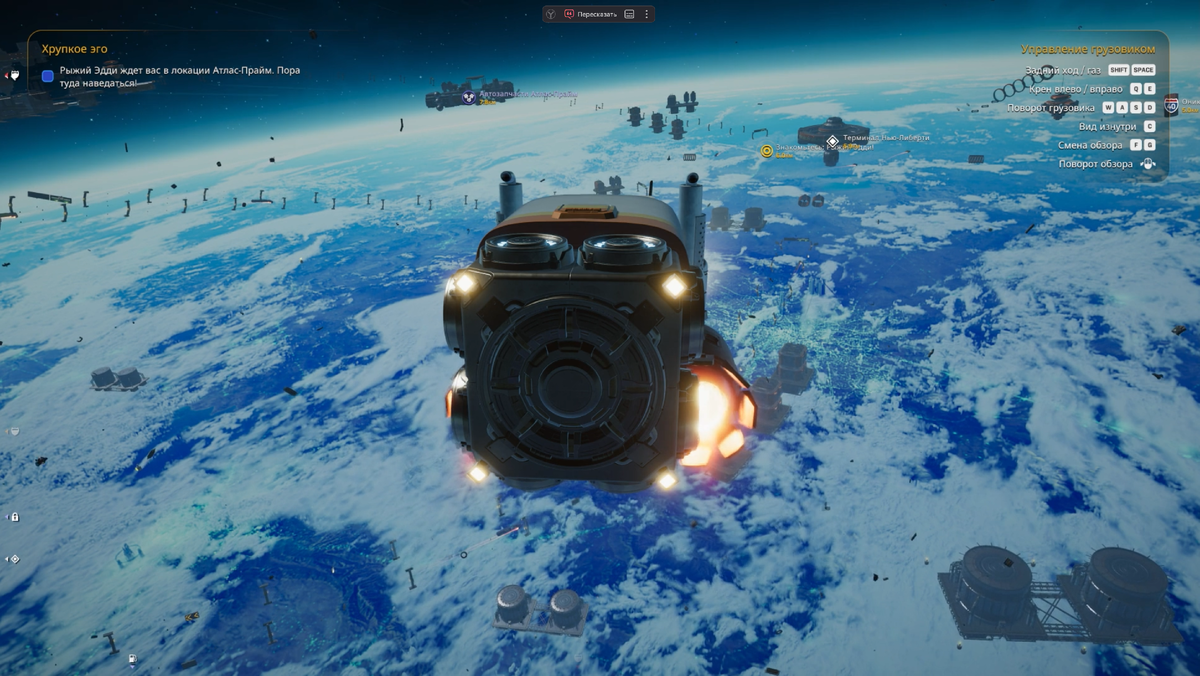Select the yellow ring quest waypoint marker
The image size is (1200, 676).
(767, 151)
